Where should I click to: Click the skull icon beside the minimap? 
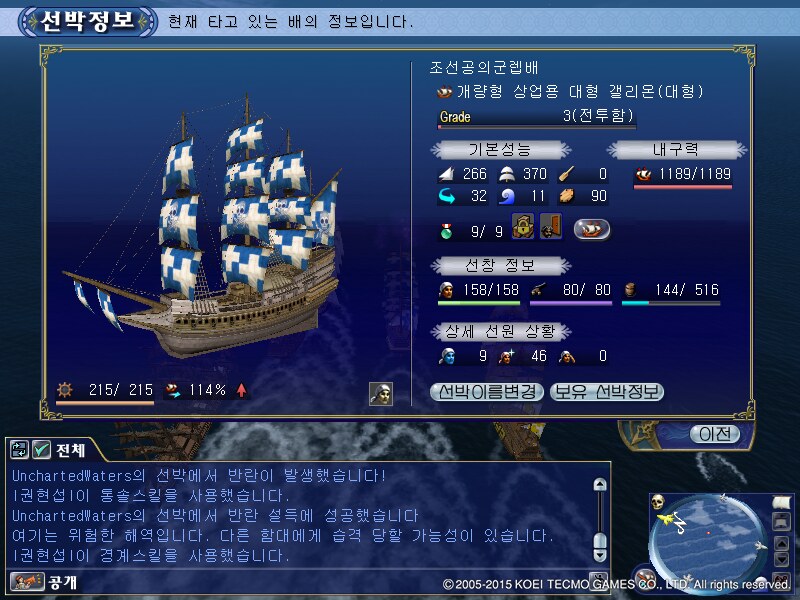pyautogui.click(x=658, y=501)
